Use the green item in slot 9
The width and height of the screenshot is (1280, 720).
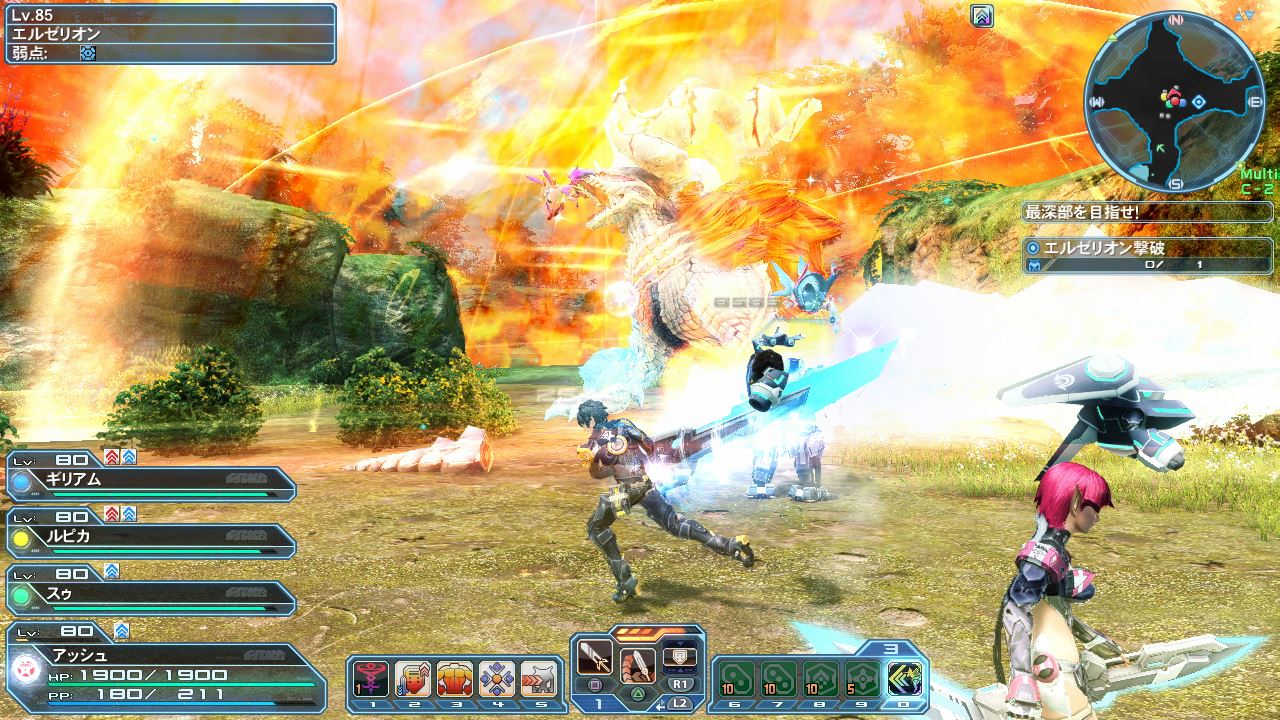click(863, 678)
